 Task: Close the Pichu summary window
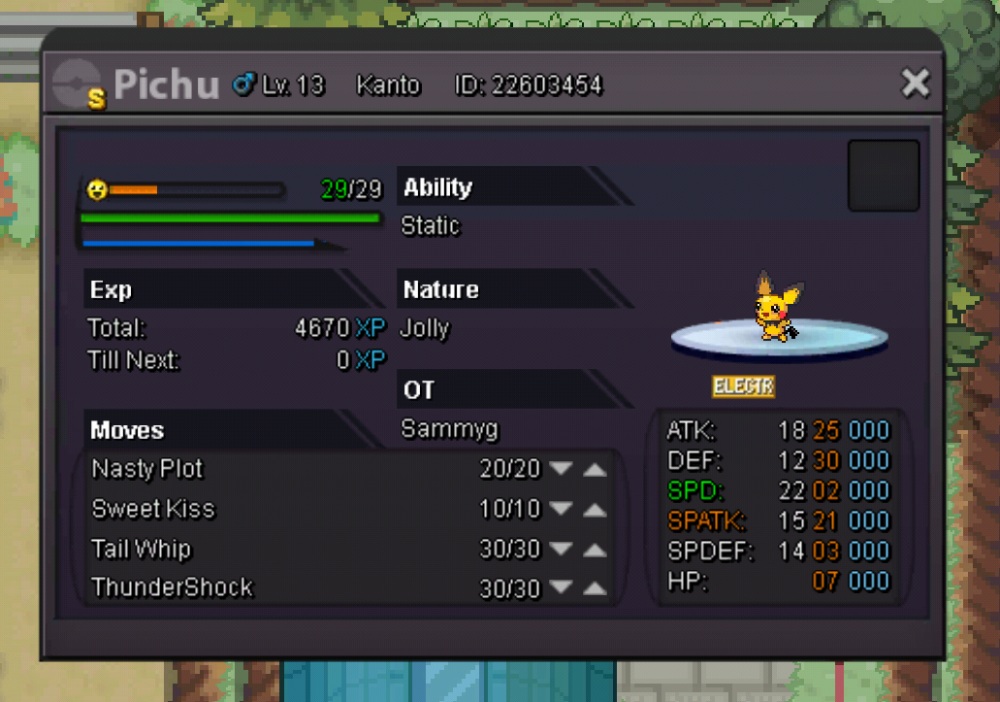(x=915, y=83)
